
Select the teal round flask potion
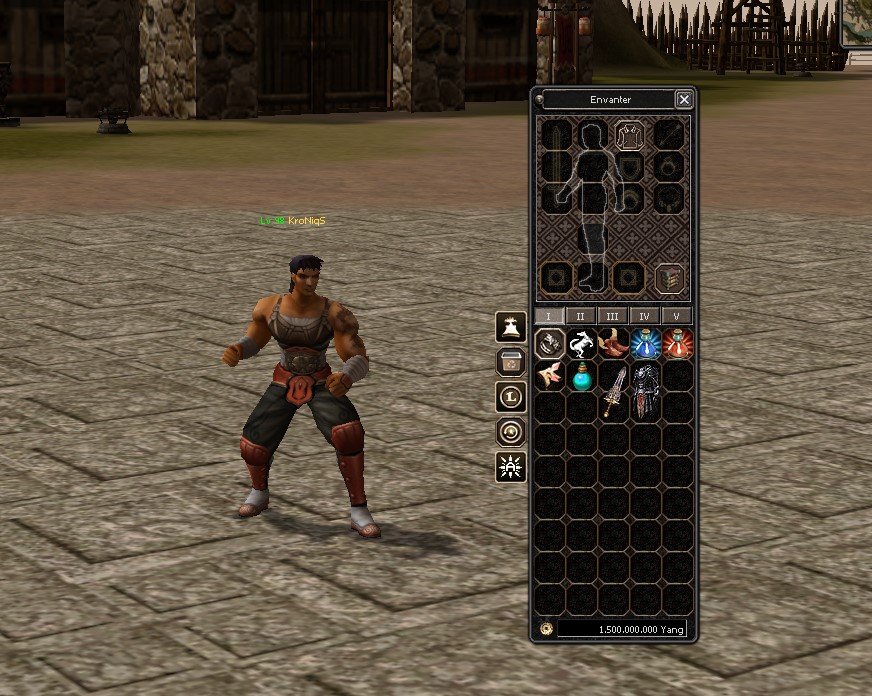pyautogui.click(x=581, y=377)
